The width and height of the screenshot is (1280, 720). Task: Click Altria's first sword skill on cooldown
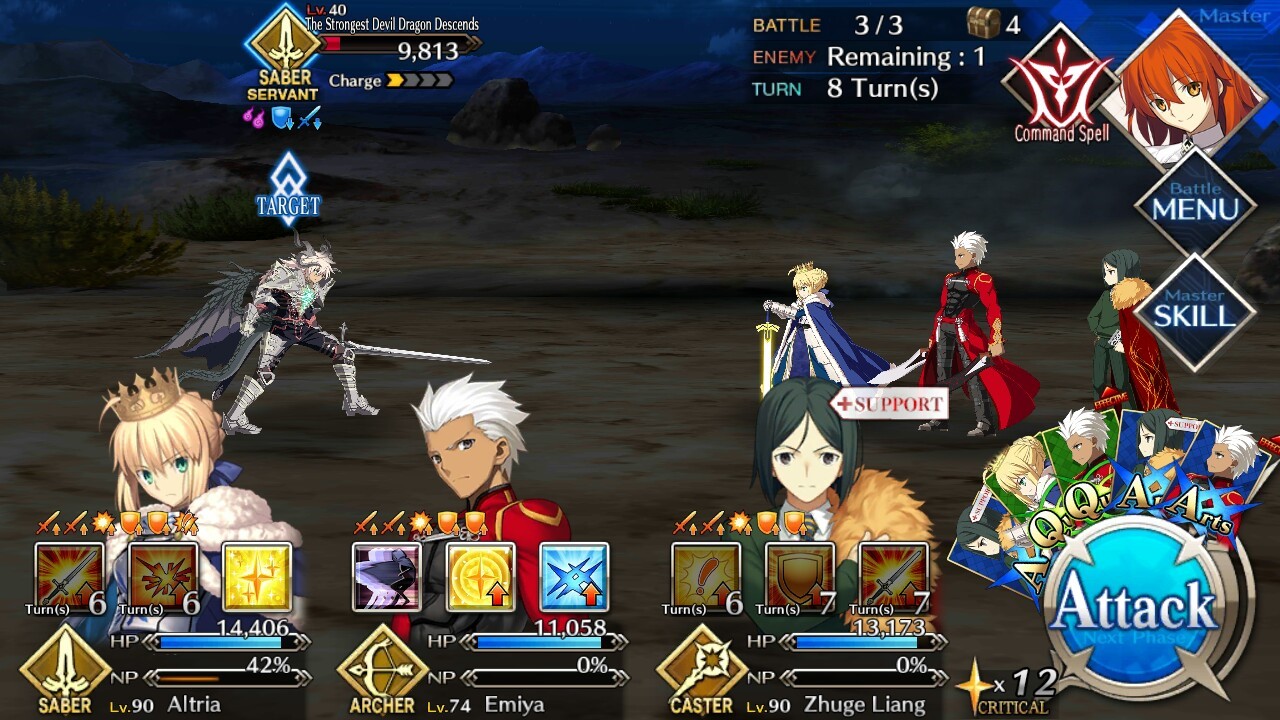pos(69,577)
